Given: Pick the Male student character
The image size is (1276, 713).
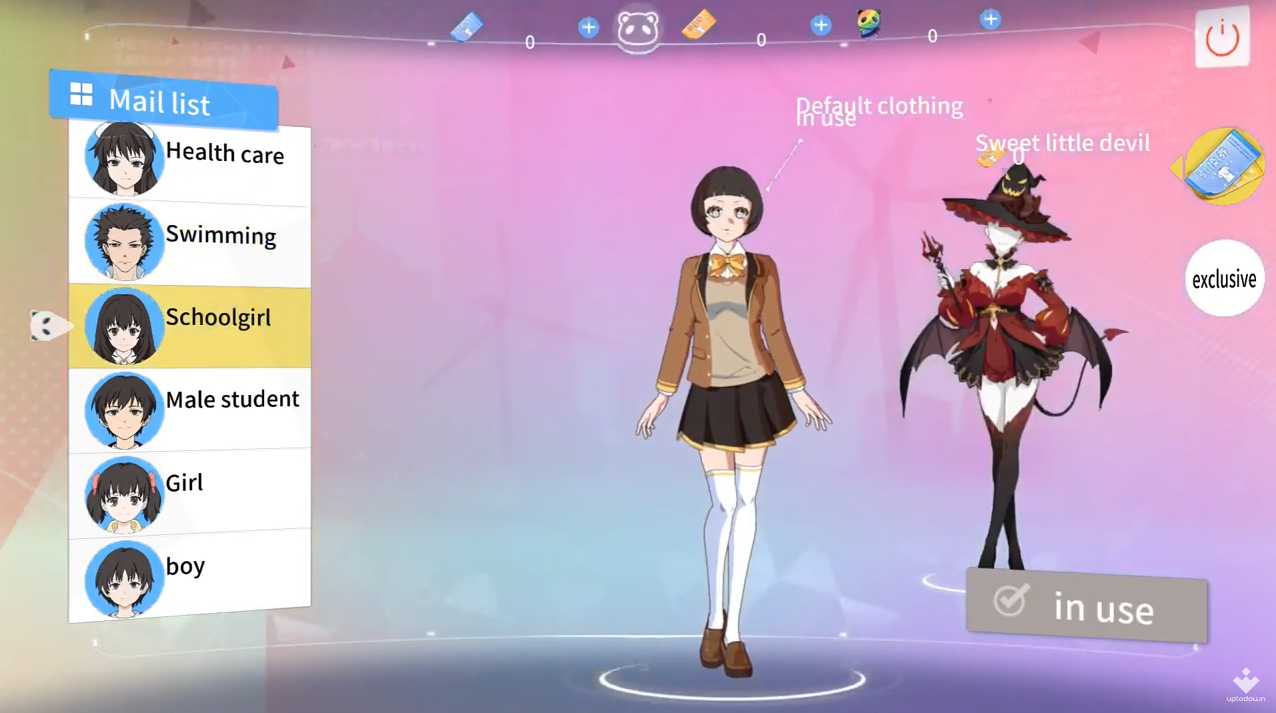Looking at the screenshot, I should (189, 408).
